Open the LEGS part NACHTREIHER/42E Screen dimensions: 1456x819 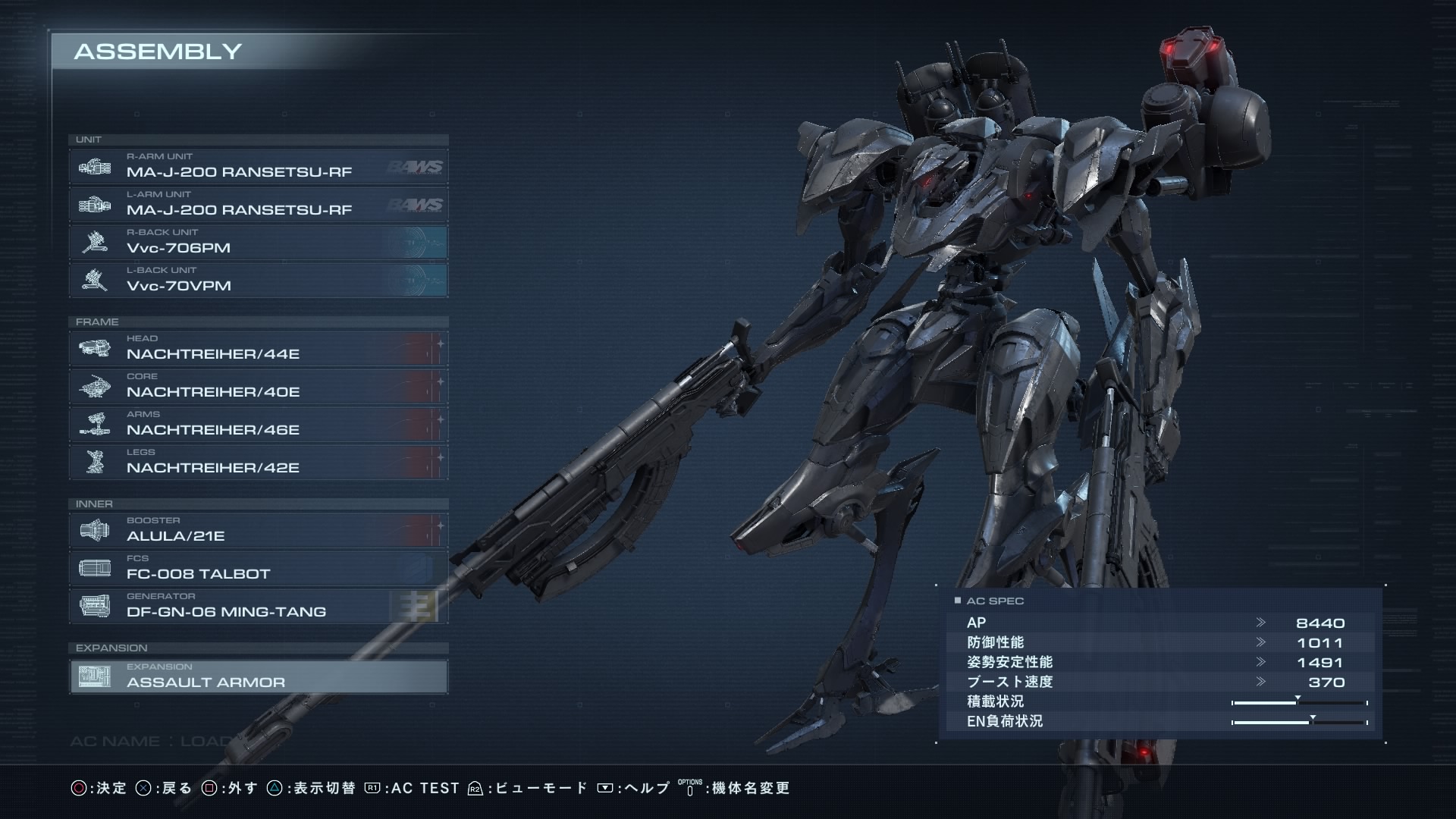(x=258, y=463)
